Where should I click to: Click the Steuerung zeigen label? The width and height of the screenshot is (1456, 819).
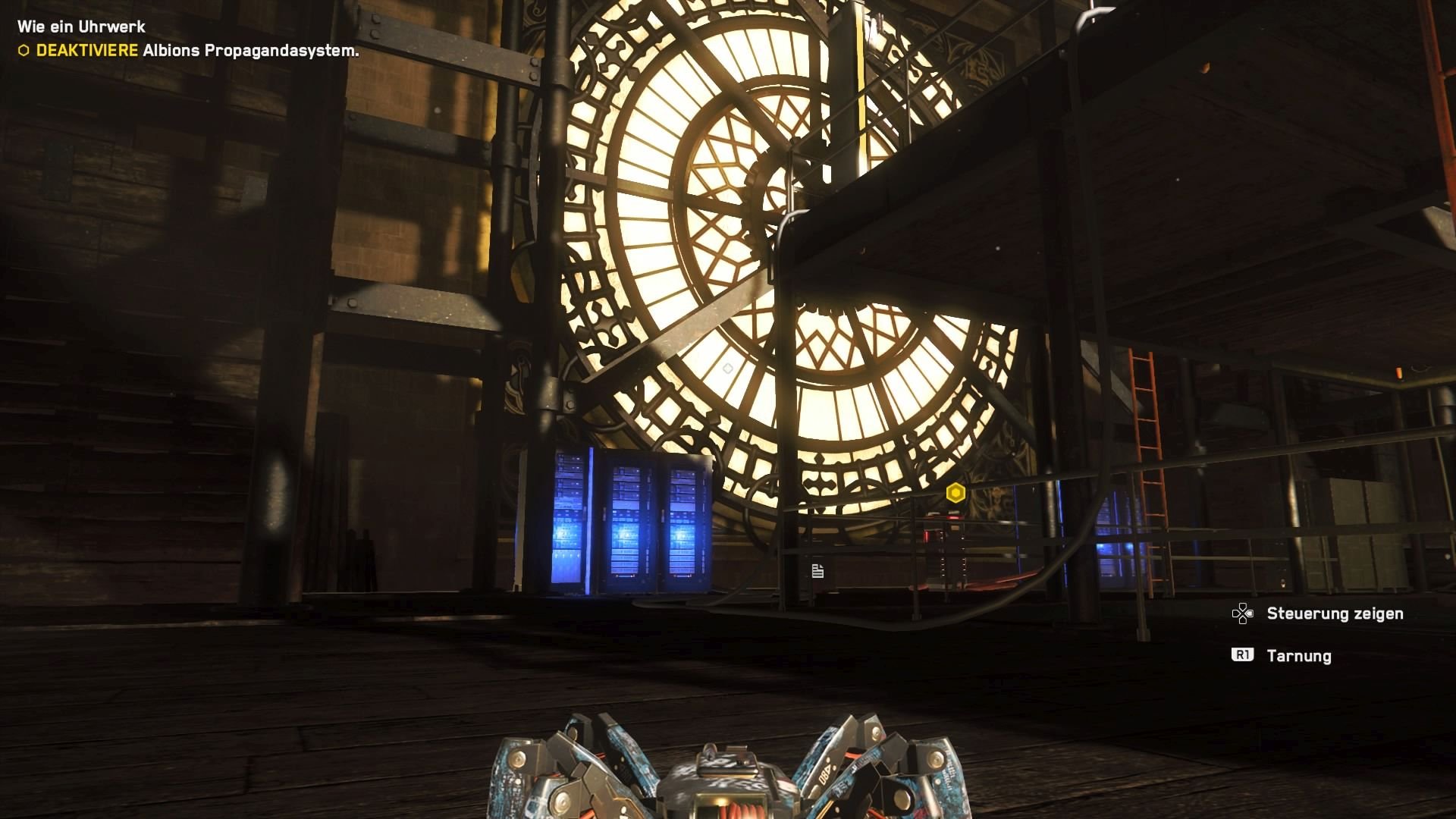tap(1337, 613)
